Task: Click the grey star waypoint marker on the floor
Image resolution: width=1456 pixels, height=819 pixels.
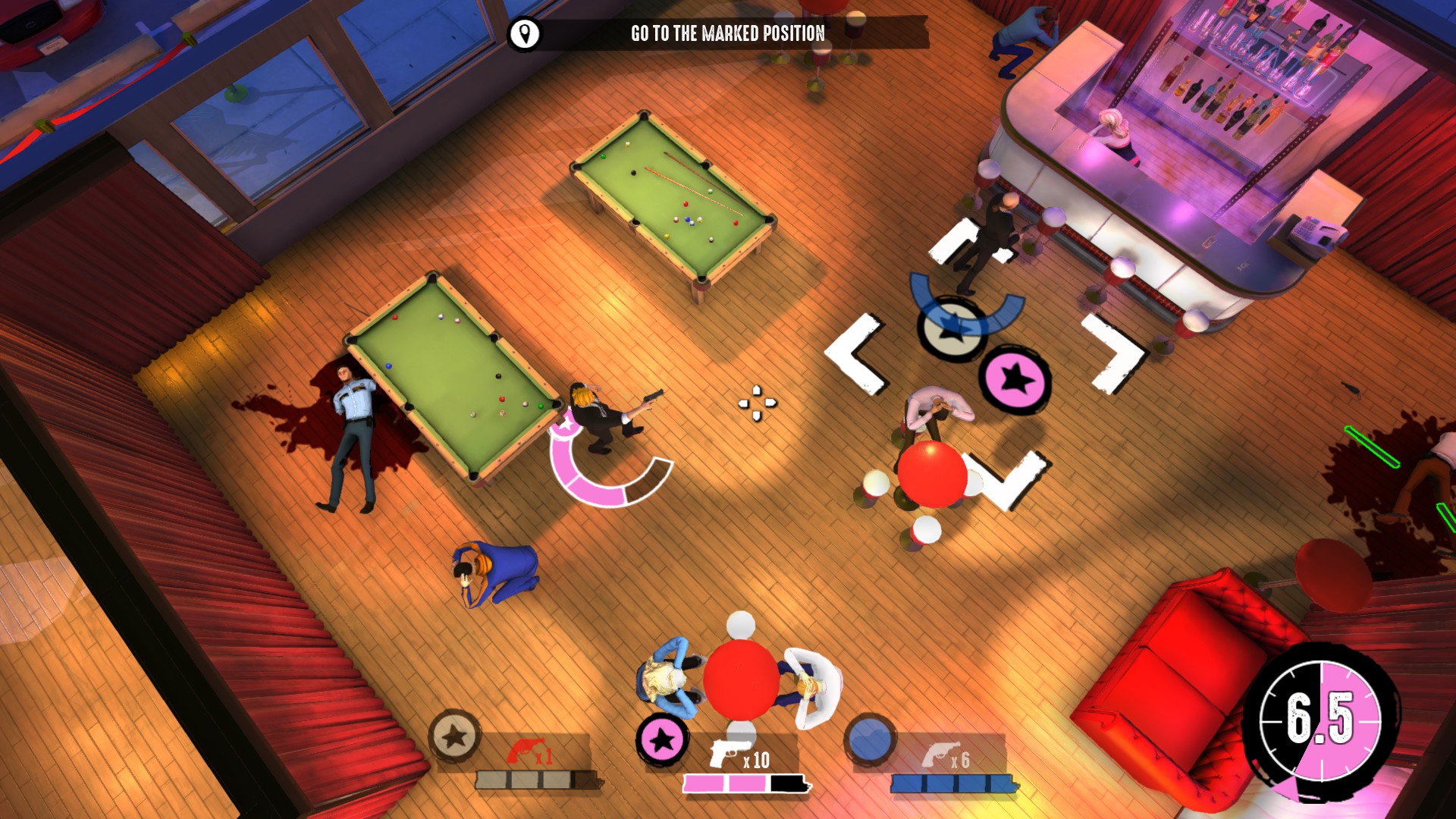Action: tap(951, 329)
